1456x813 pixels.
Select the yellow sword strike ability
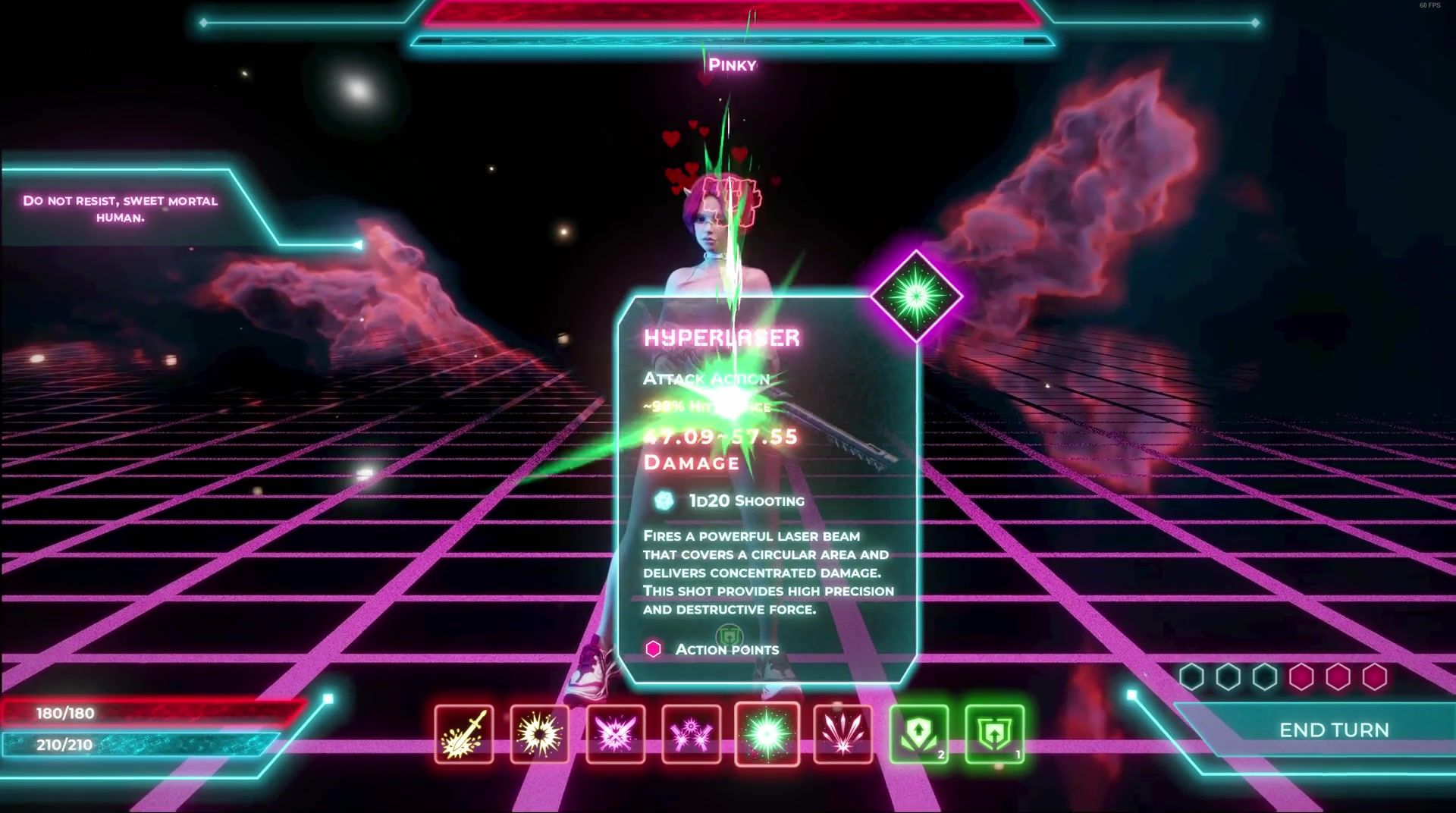click(464, 734)
